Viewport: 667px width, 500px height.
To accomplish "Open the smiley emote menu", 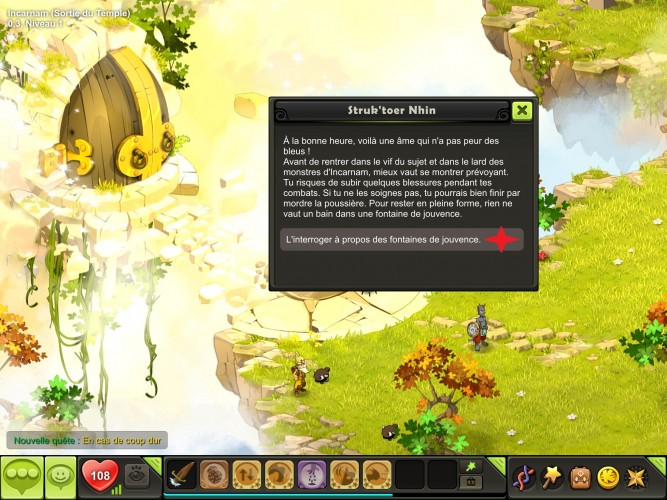I will coord(61,476).
